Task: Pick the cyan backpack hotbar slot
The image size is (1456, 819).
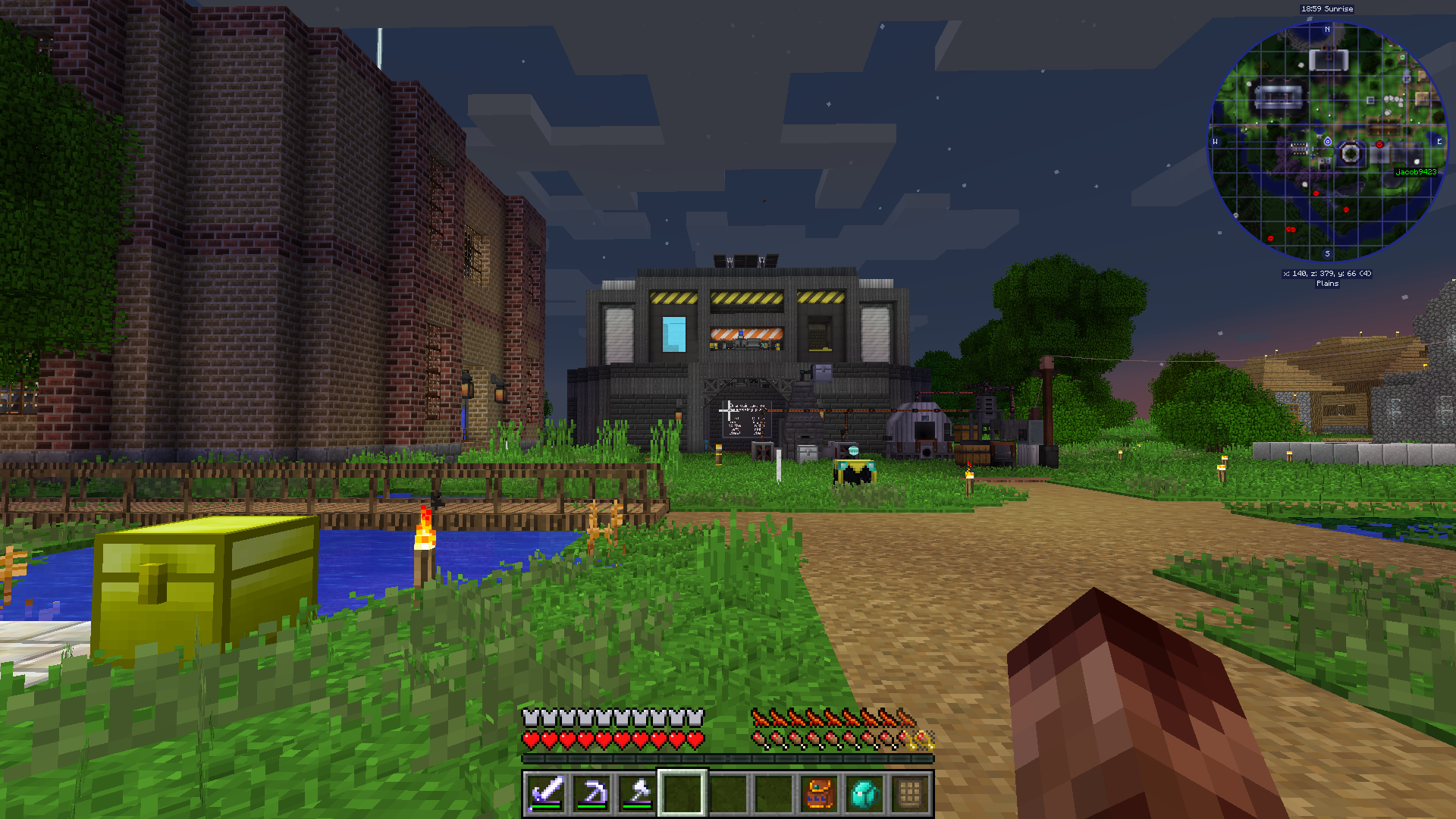Action: [x=864, y=793]
